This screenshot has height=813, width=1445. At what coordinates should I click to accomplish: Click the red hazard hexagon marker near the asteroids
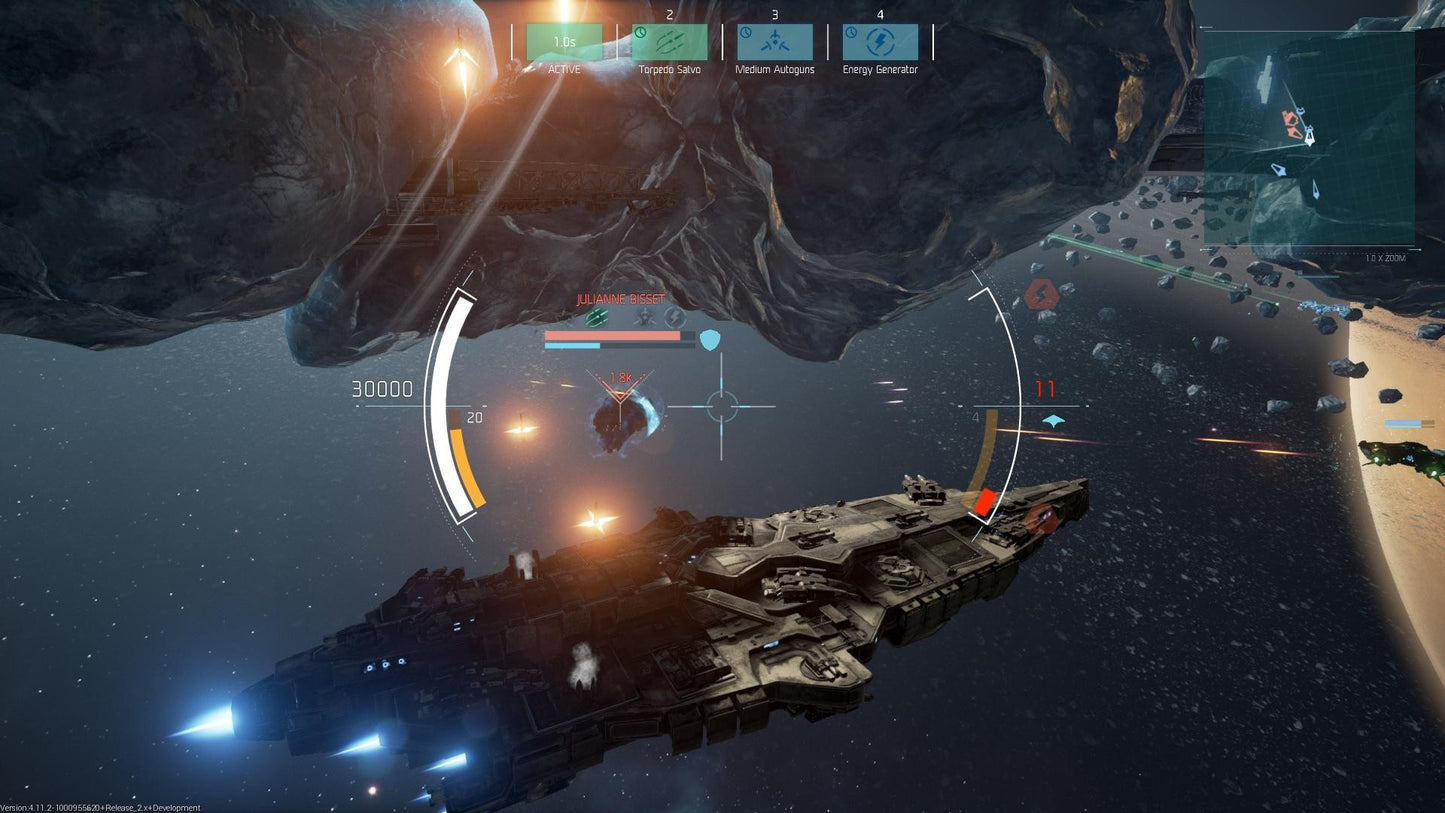tap(1042, 293)
